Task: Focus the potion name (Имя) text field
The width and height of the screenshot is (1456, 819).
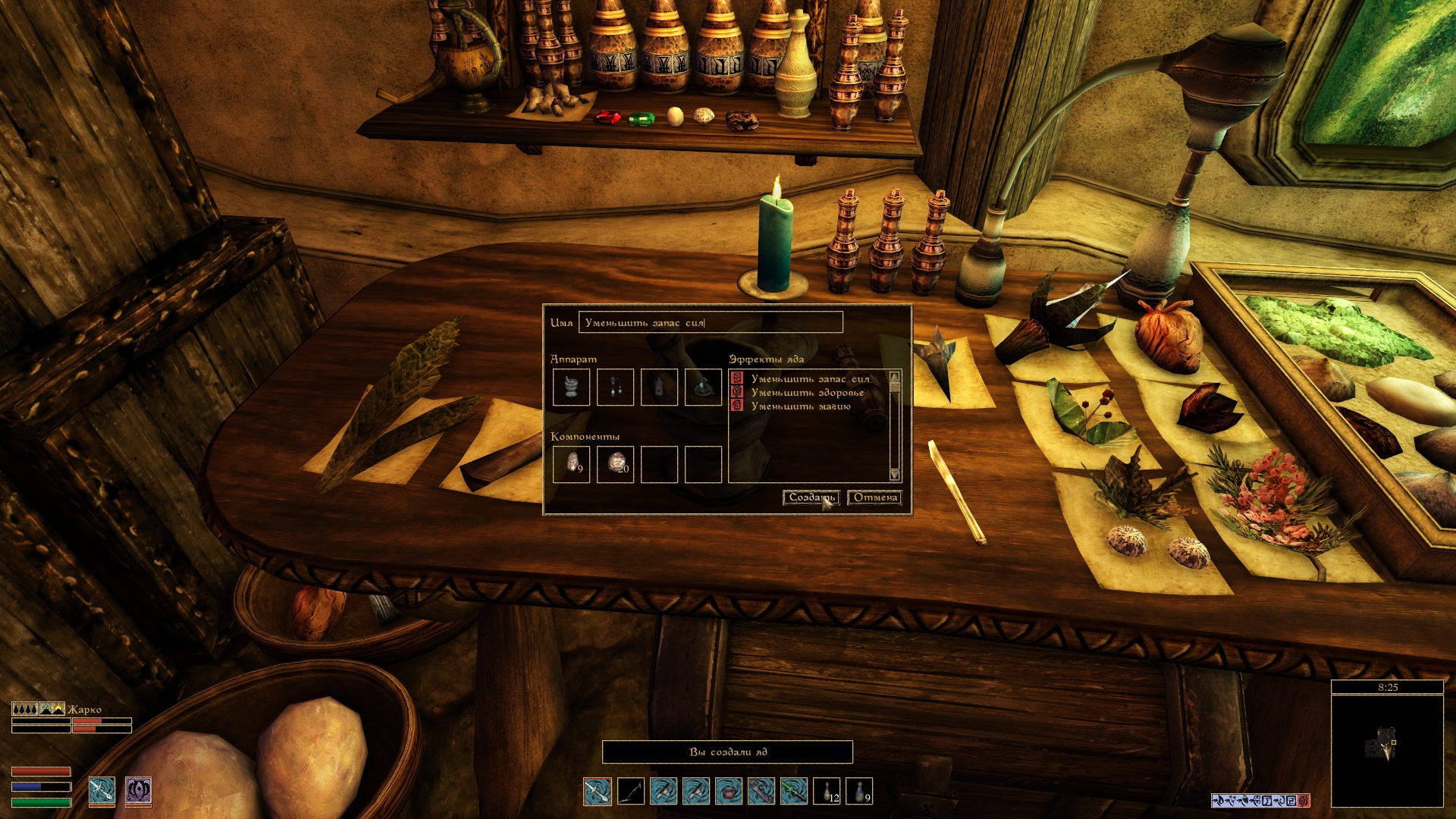Action: (710, 322)
